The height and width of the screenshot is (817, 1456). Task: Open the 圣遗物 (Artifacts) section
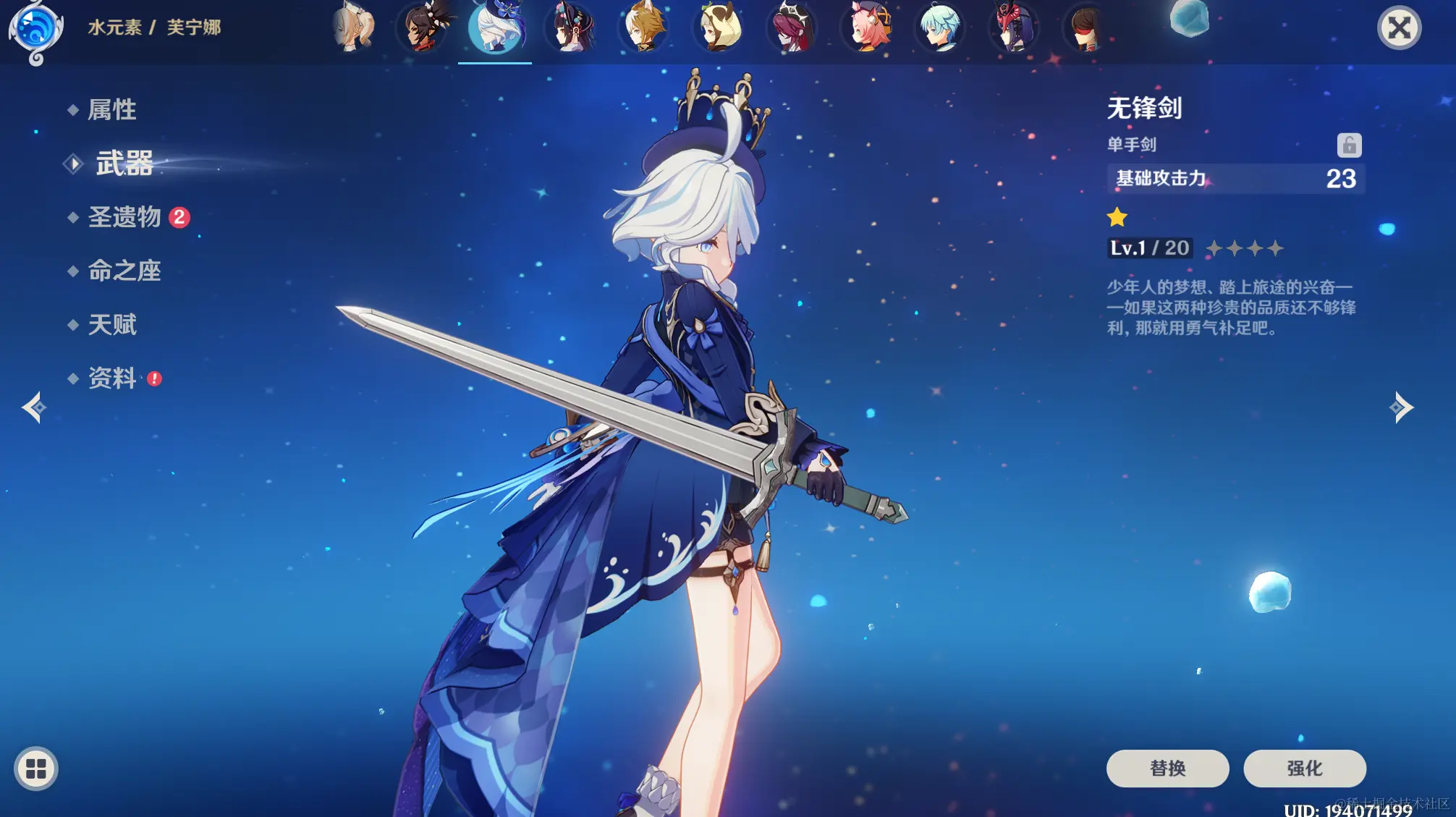click(124, 217)
